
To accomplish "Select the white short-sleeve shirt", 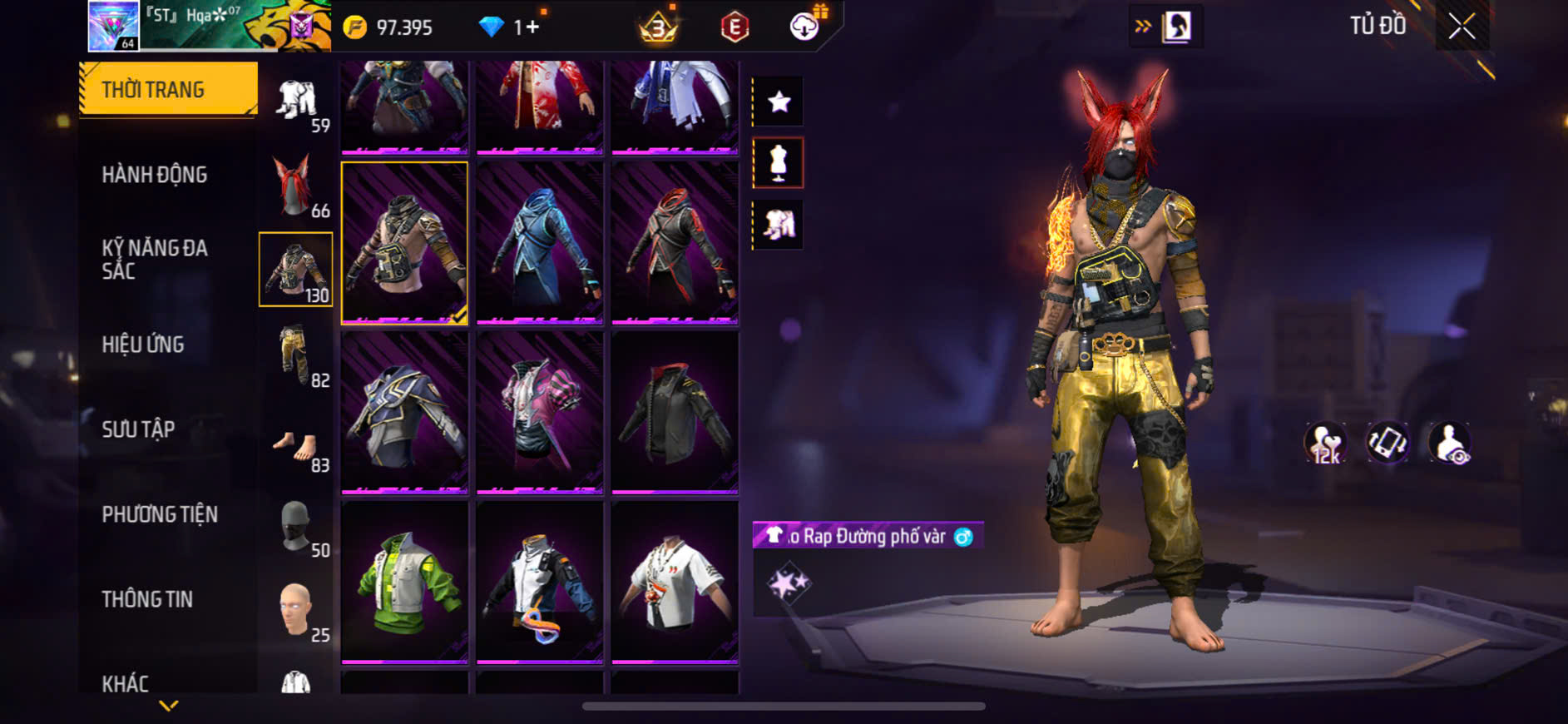I will click(x=675, y=581).
